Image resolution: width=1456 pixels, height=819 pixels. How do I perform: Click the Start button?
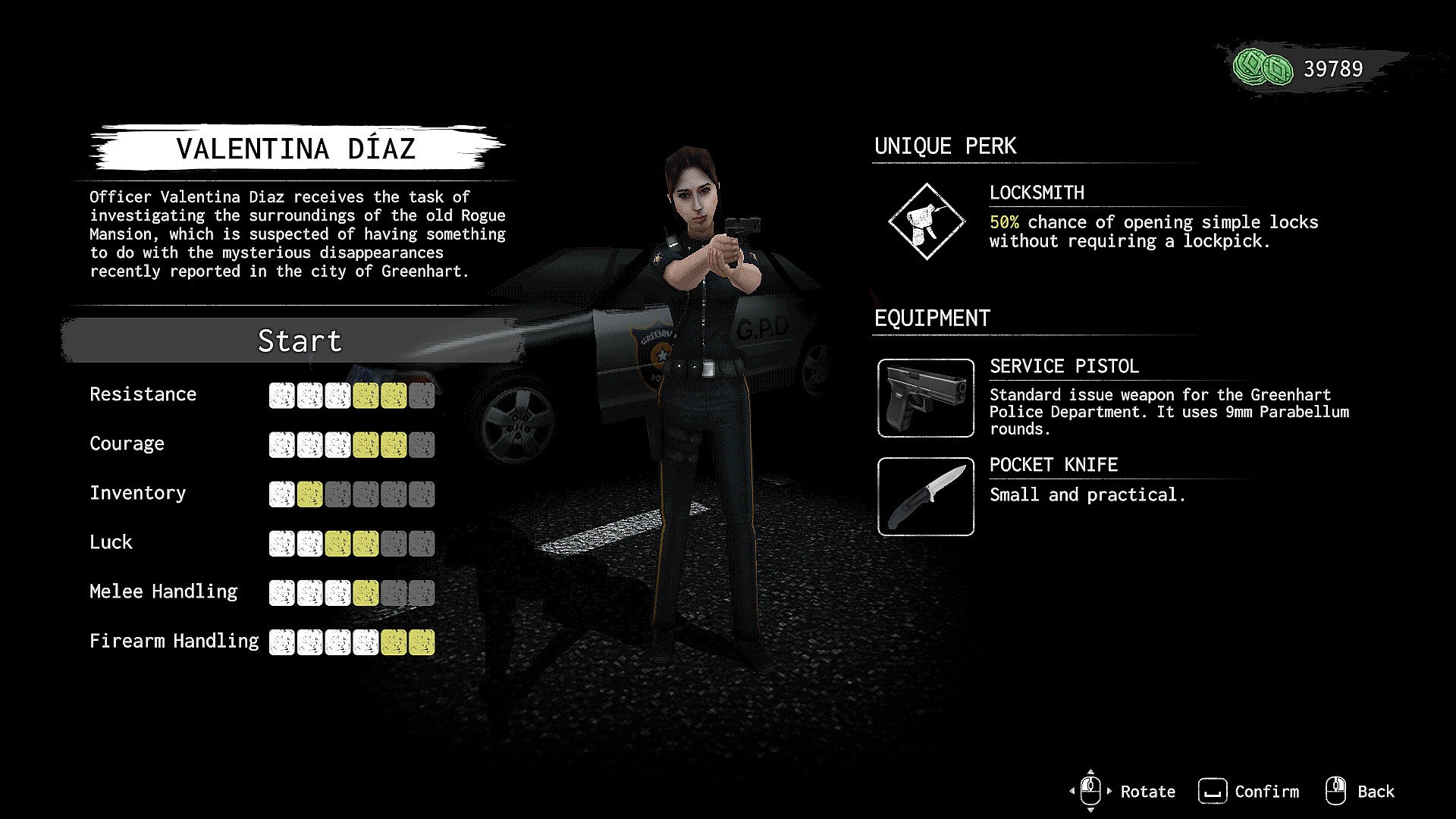299,340
